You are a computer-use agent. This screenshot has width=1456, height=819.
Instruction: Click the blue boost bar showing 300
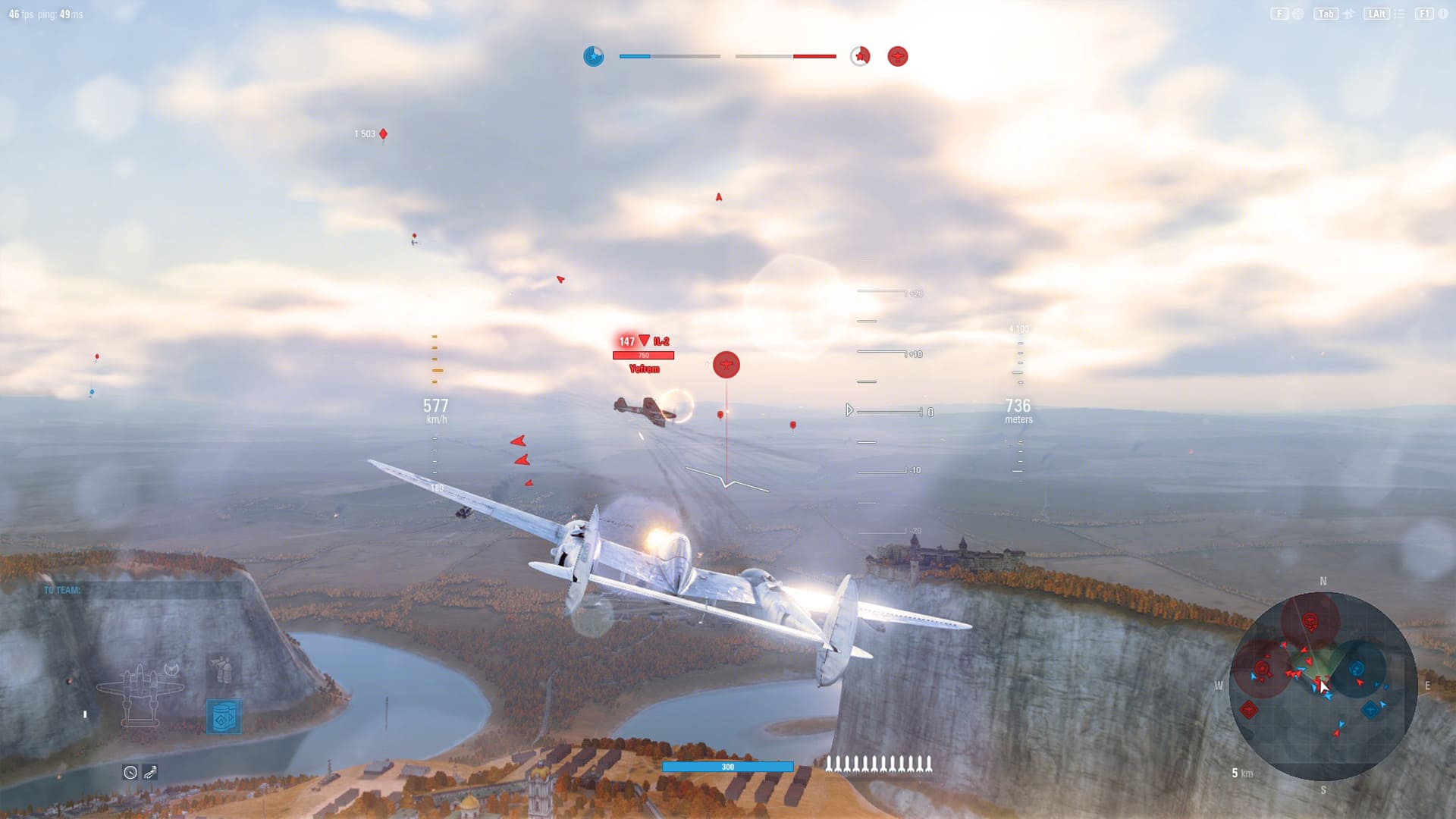point(728,767)
